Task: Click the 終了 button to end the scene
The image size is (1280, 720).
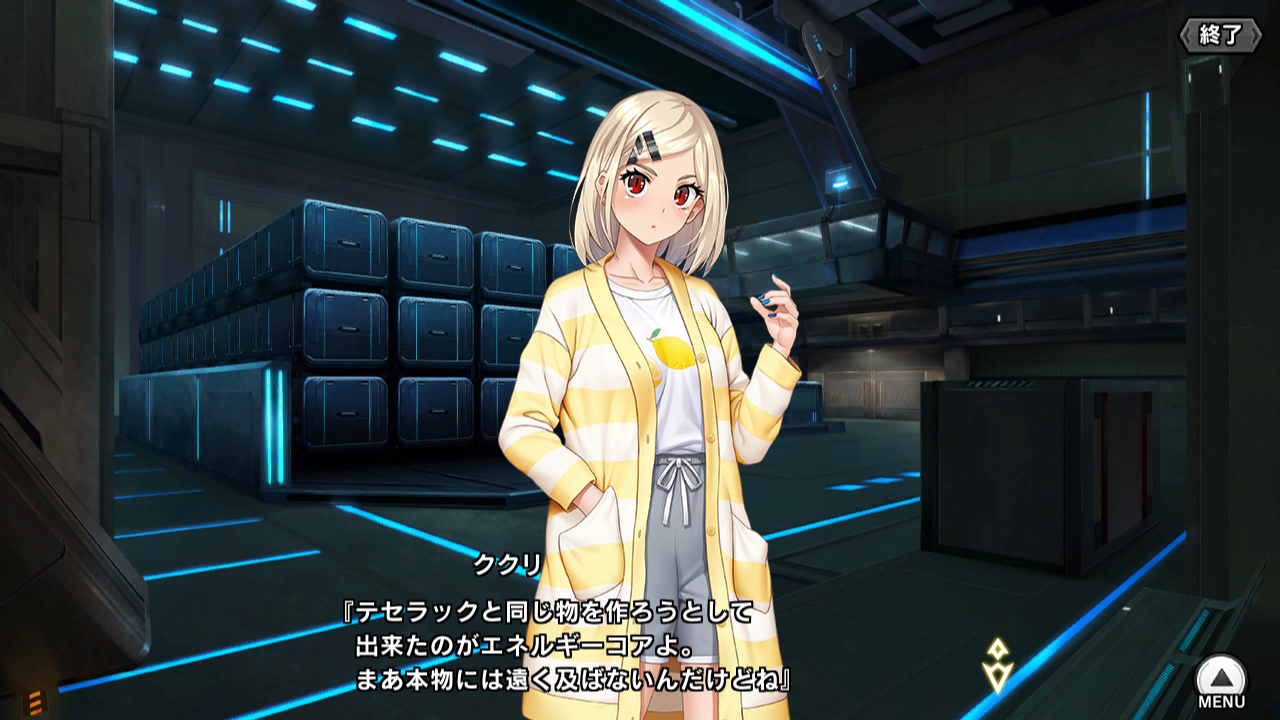Action: coord(1220,35)
